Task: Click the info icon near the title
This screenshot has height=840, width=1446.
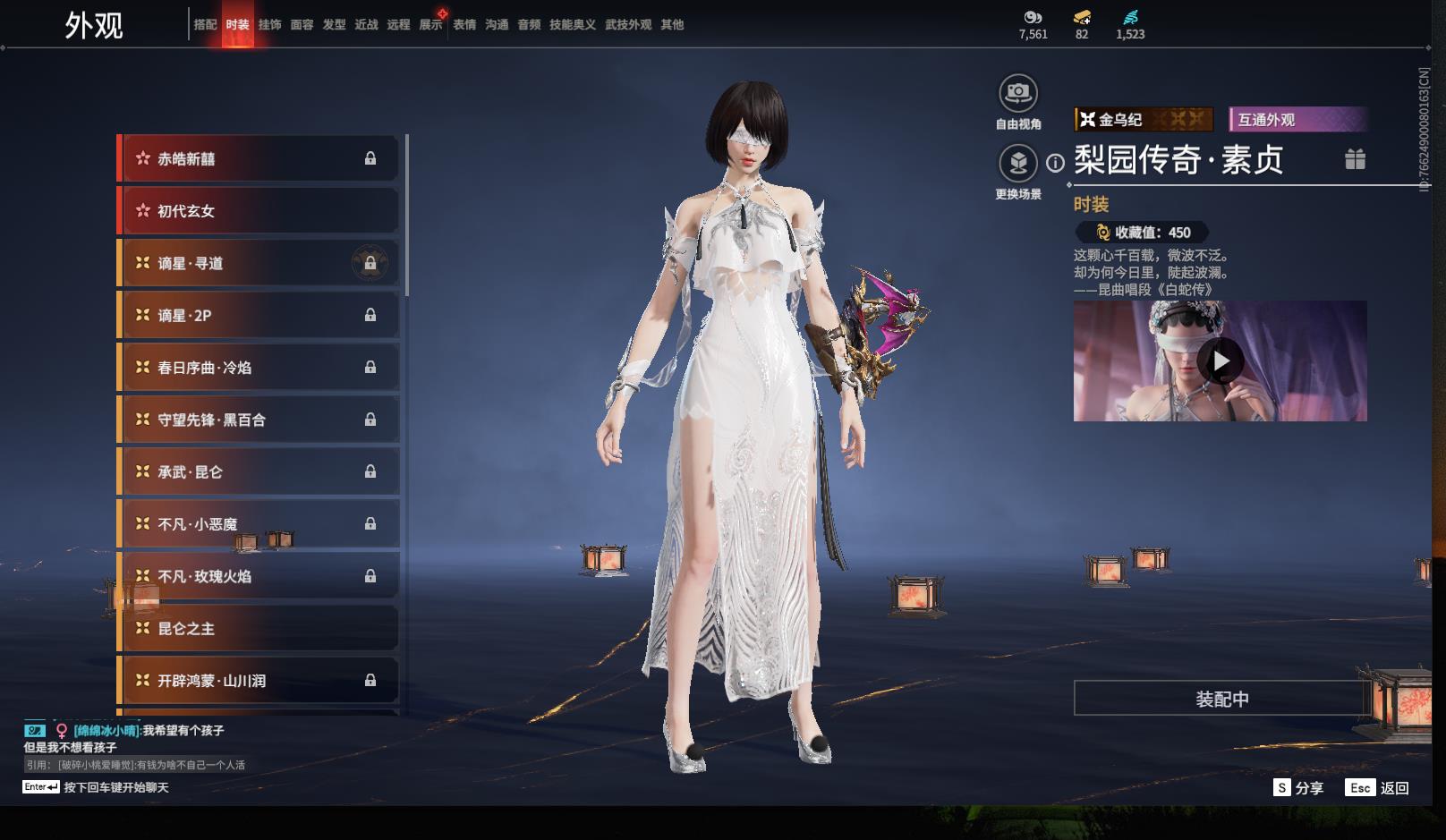Action: click(x=1056, y=163)
